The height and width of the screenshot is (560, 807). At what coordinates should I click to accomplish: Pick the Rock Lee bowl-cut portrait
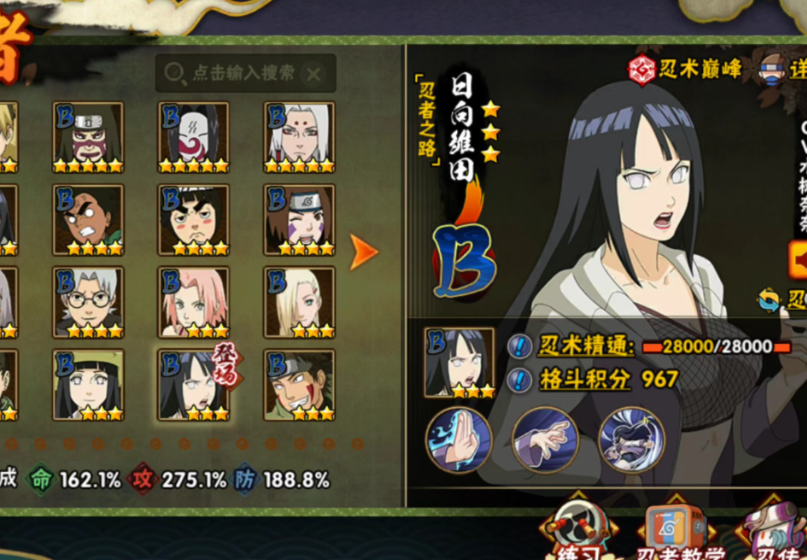tap(194, 219)
